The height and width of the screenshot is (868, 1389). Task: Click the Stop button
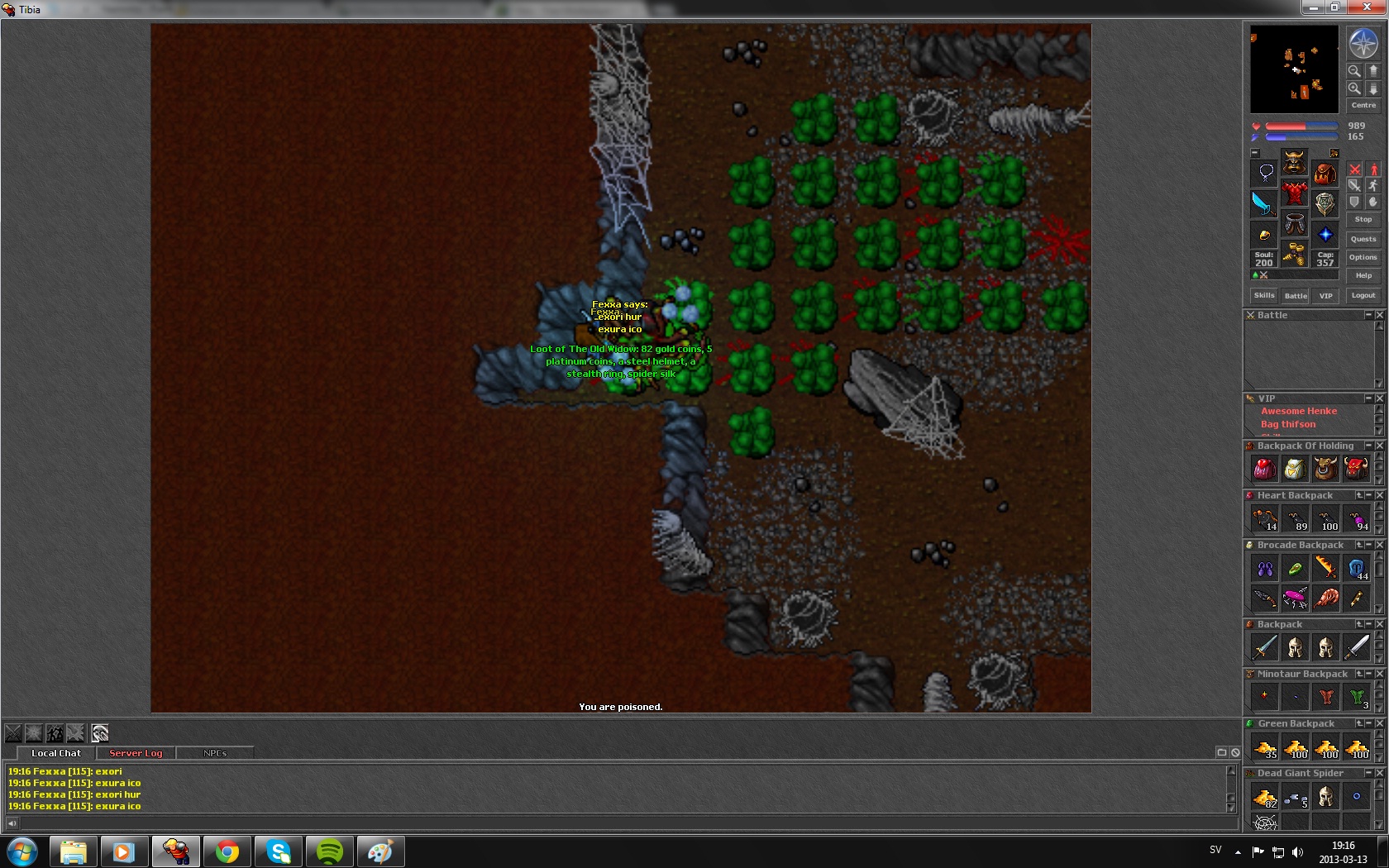tap(1363, 219)
